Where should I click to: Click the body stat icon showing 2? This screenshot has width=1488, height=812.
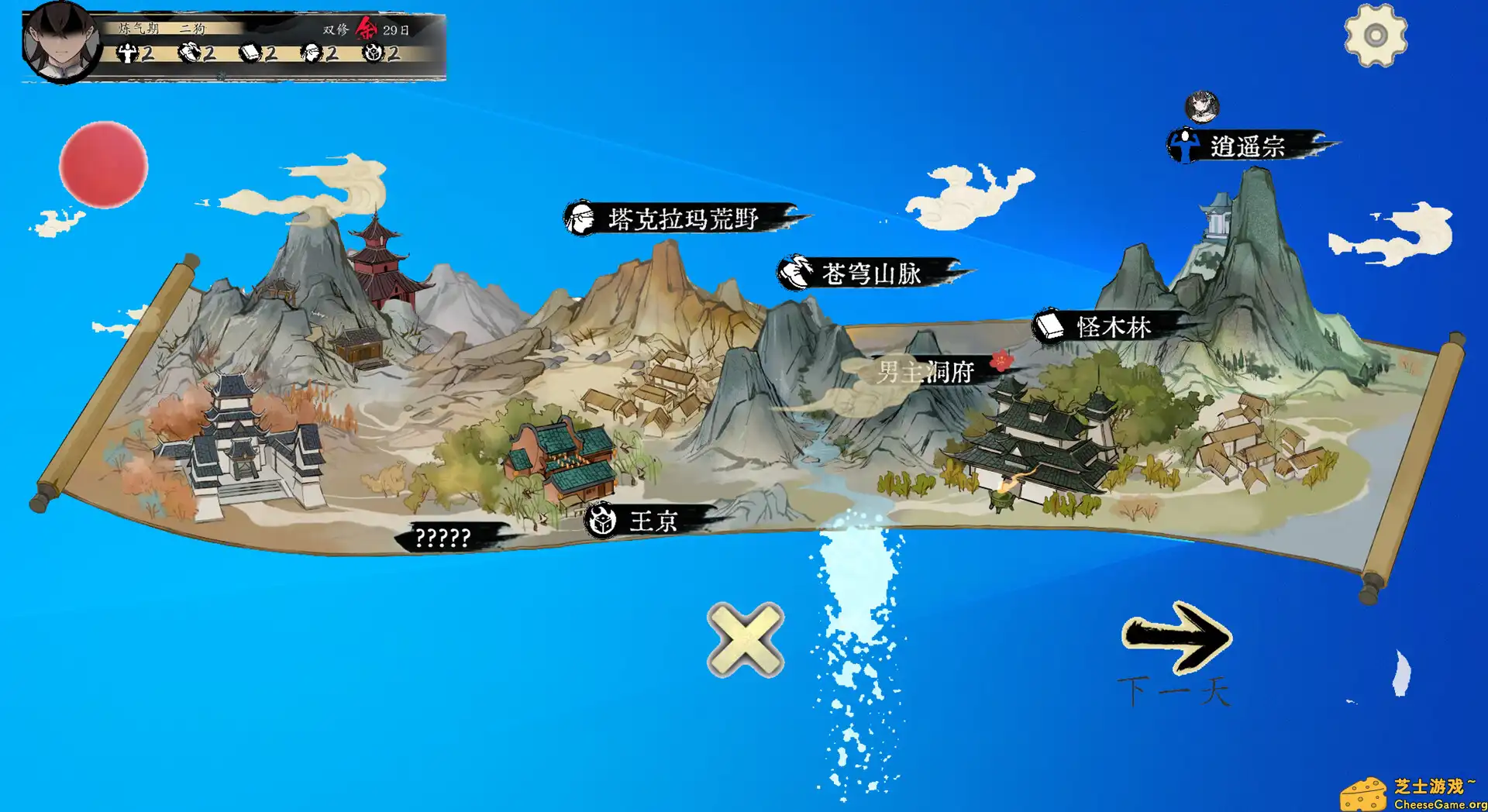[126, 54]
